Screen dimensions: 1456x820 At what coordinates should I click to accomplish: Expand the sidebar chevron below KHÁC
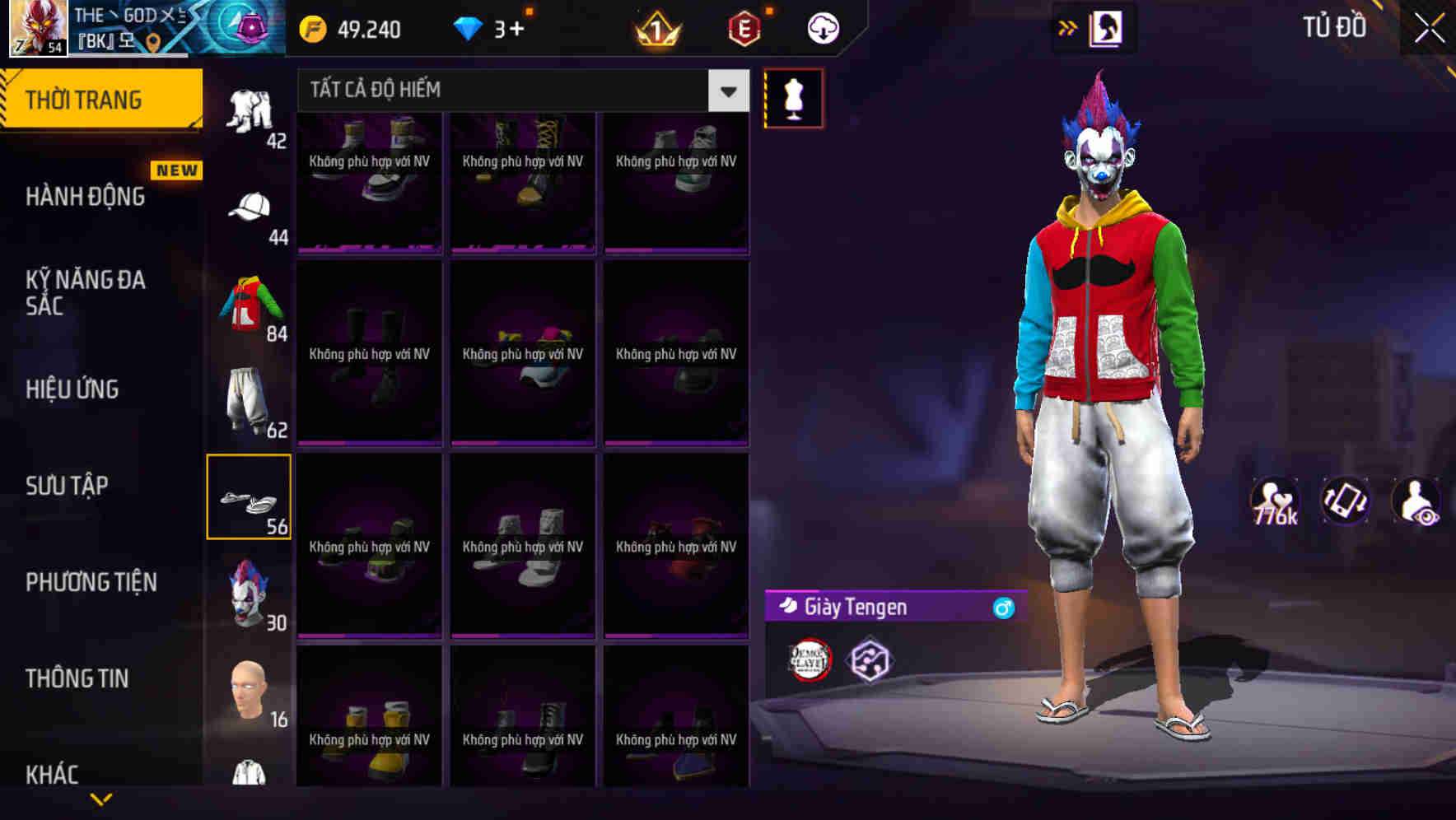click(101, 797)
